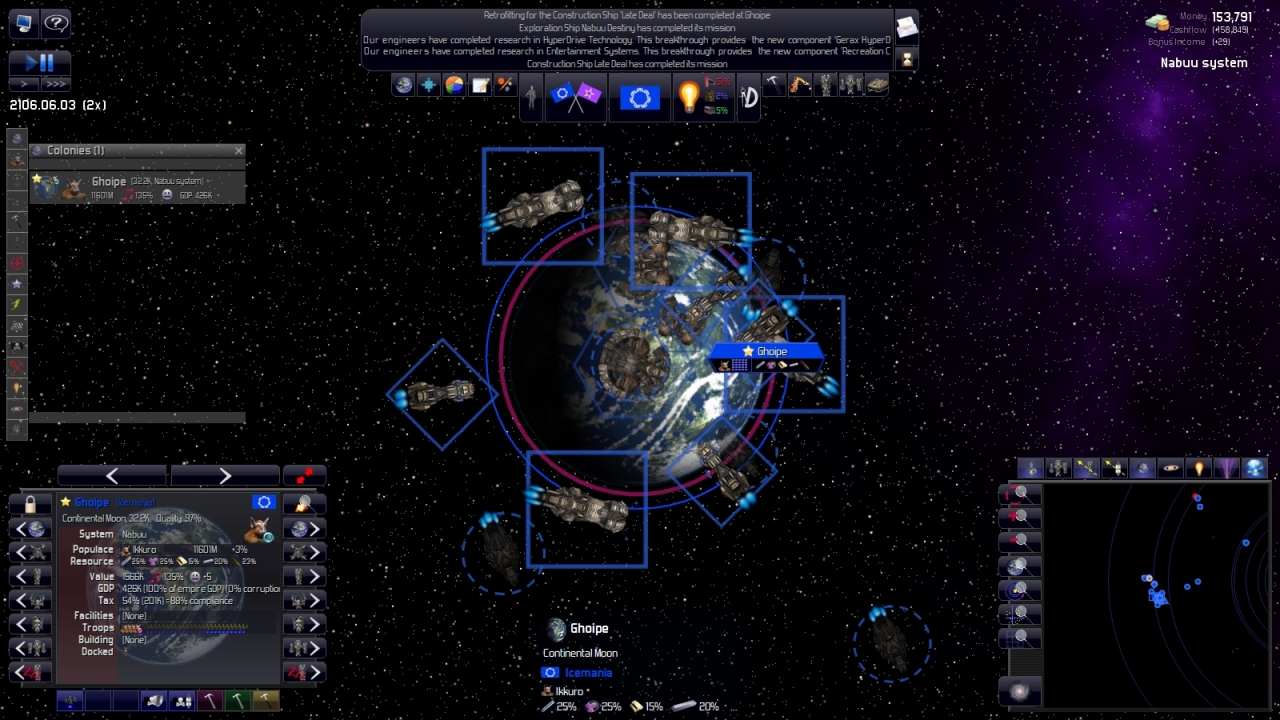Open the empire summary pie chart icon
This screenshot has width=1280, height=720.
tap(452, 86)
